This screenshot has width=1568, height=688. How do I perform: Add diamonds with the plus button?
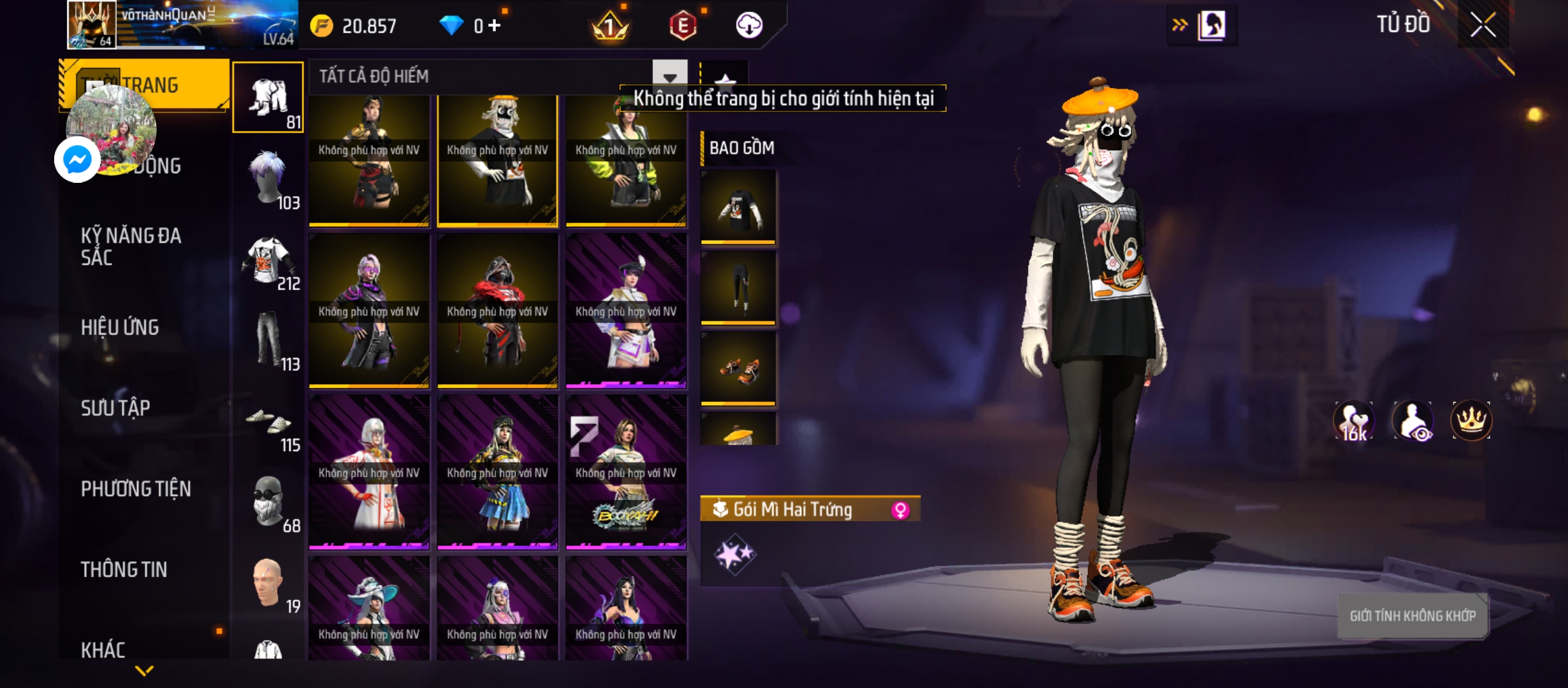pos(495,25)
